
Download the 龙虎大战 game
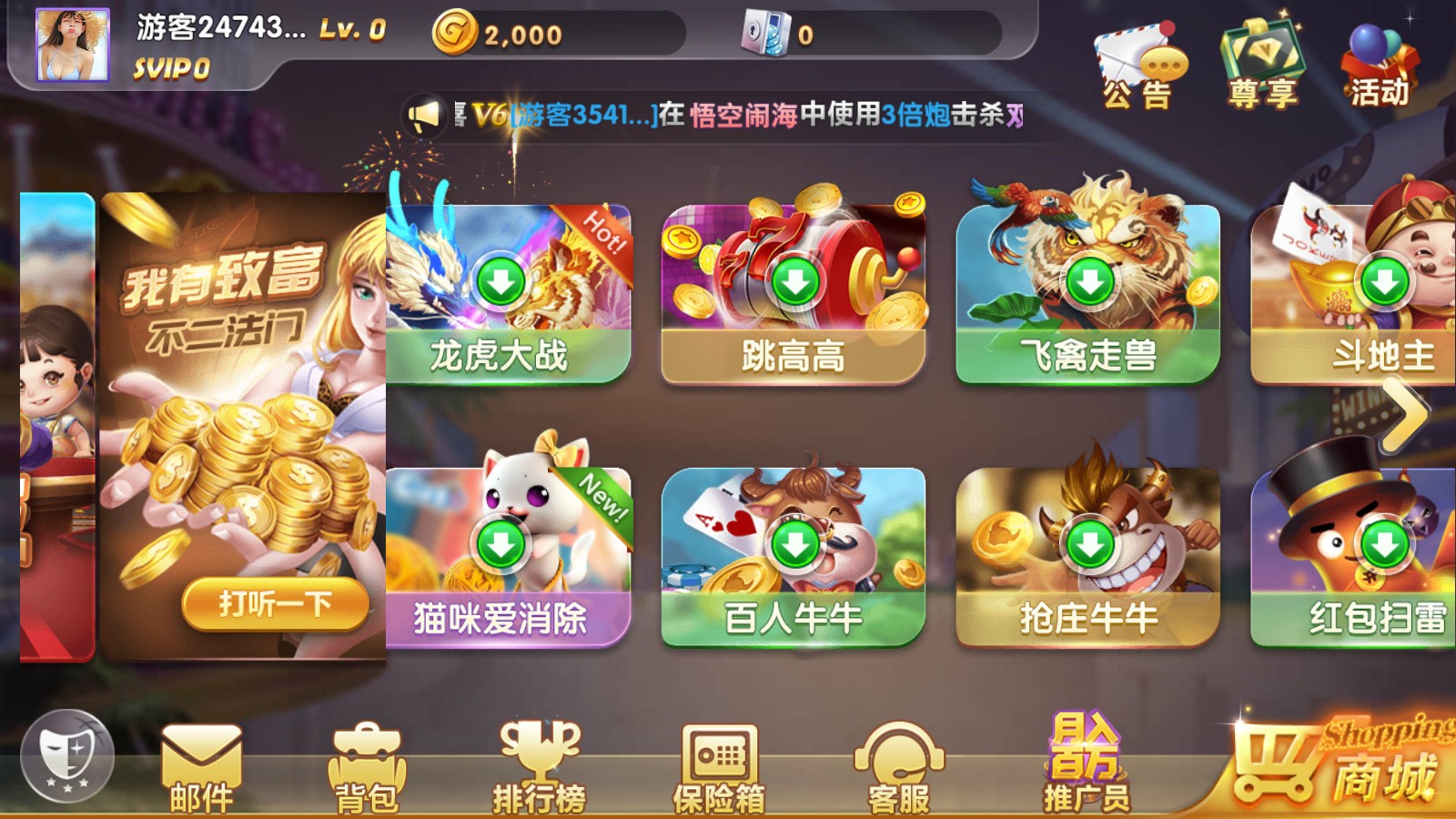click(500, 282)
